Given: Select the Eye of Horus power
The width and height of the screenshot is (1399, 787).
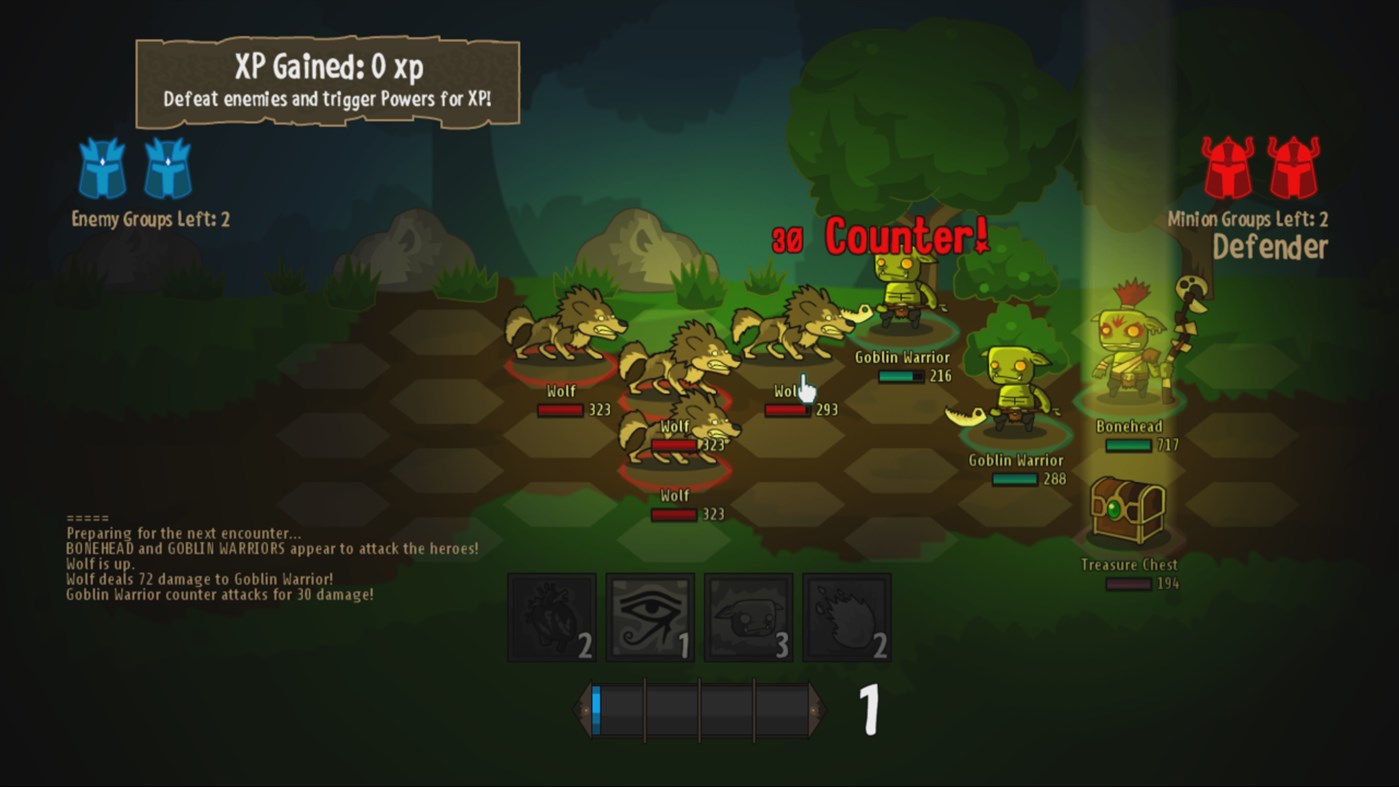Looking at the screenshot, I should click(650, 615).
